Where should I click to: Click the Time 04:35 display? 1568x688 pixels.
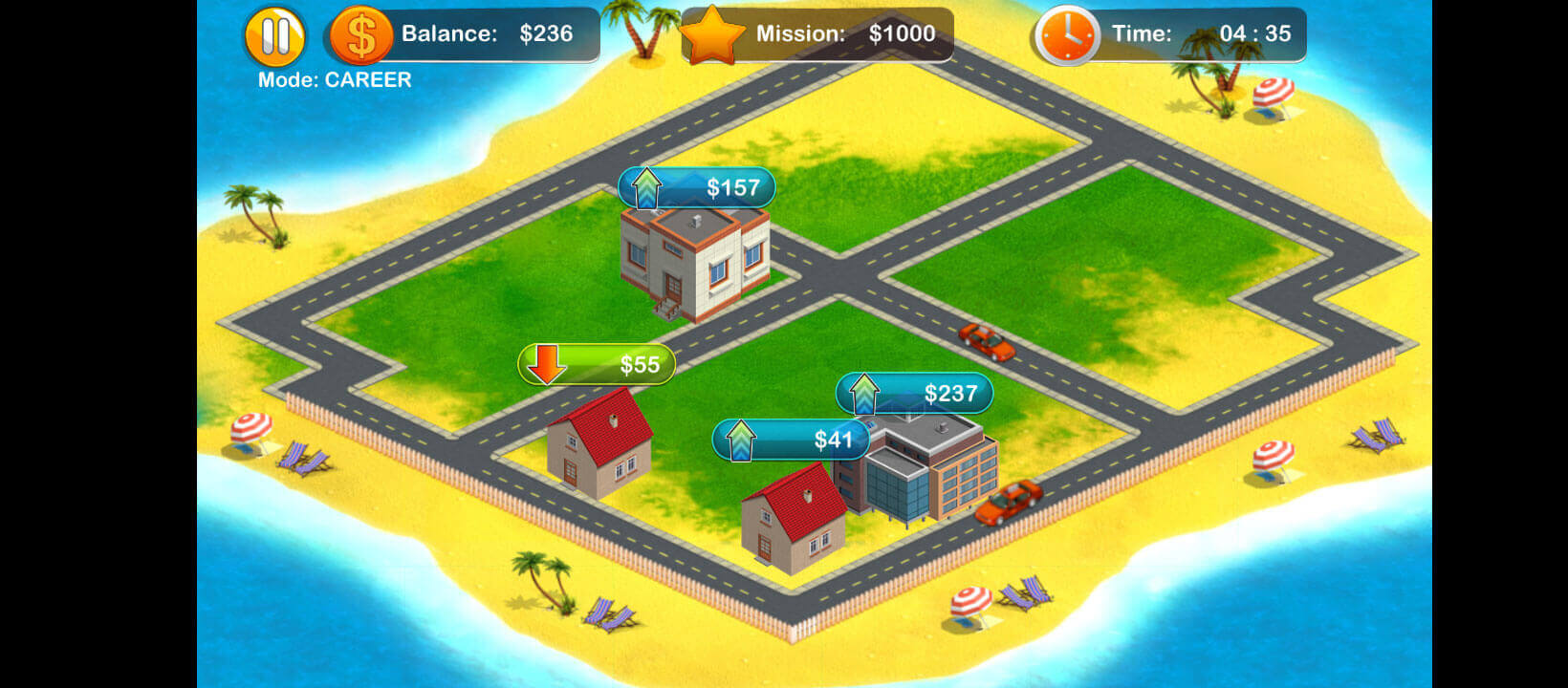point(1200,33)
